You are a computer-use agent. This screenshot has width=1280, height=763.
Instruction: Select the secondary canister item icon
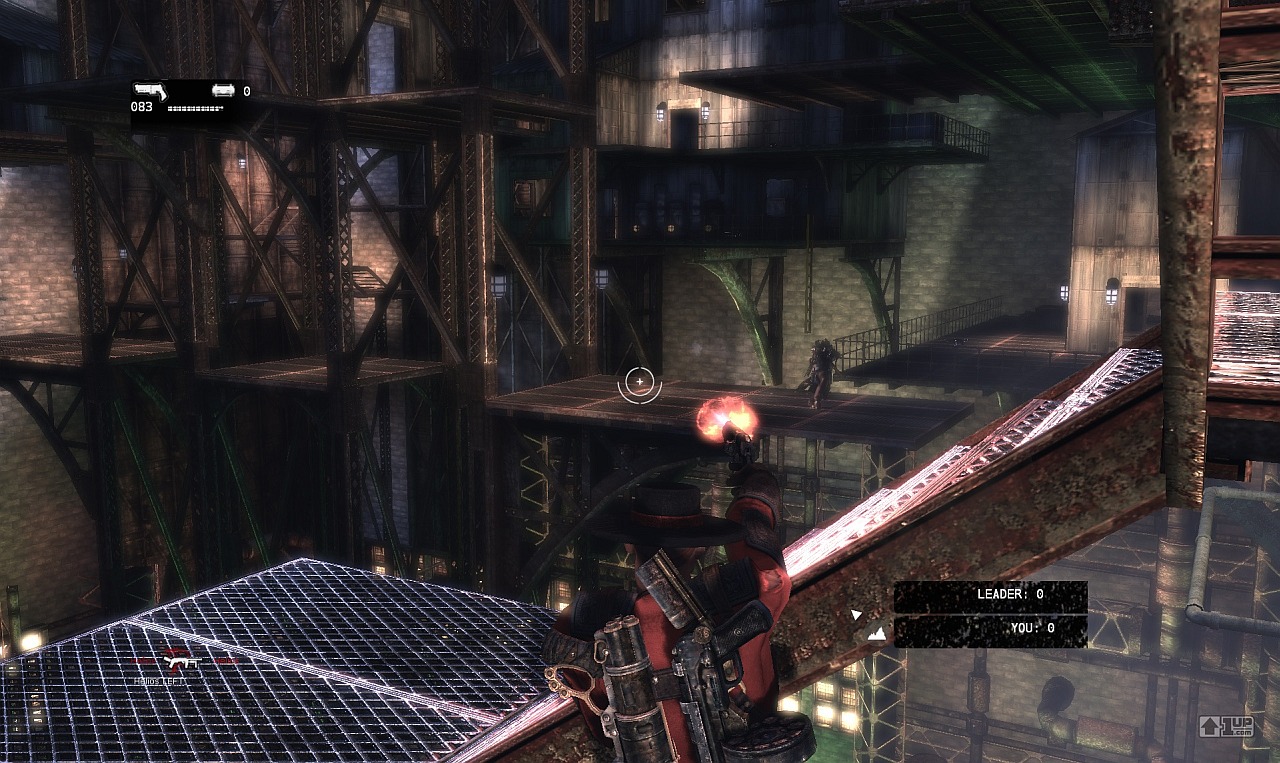(x=223, y=90)
